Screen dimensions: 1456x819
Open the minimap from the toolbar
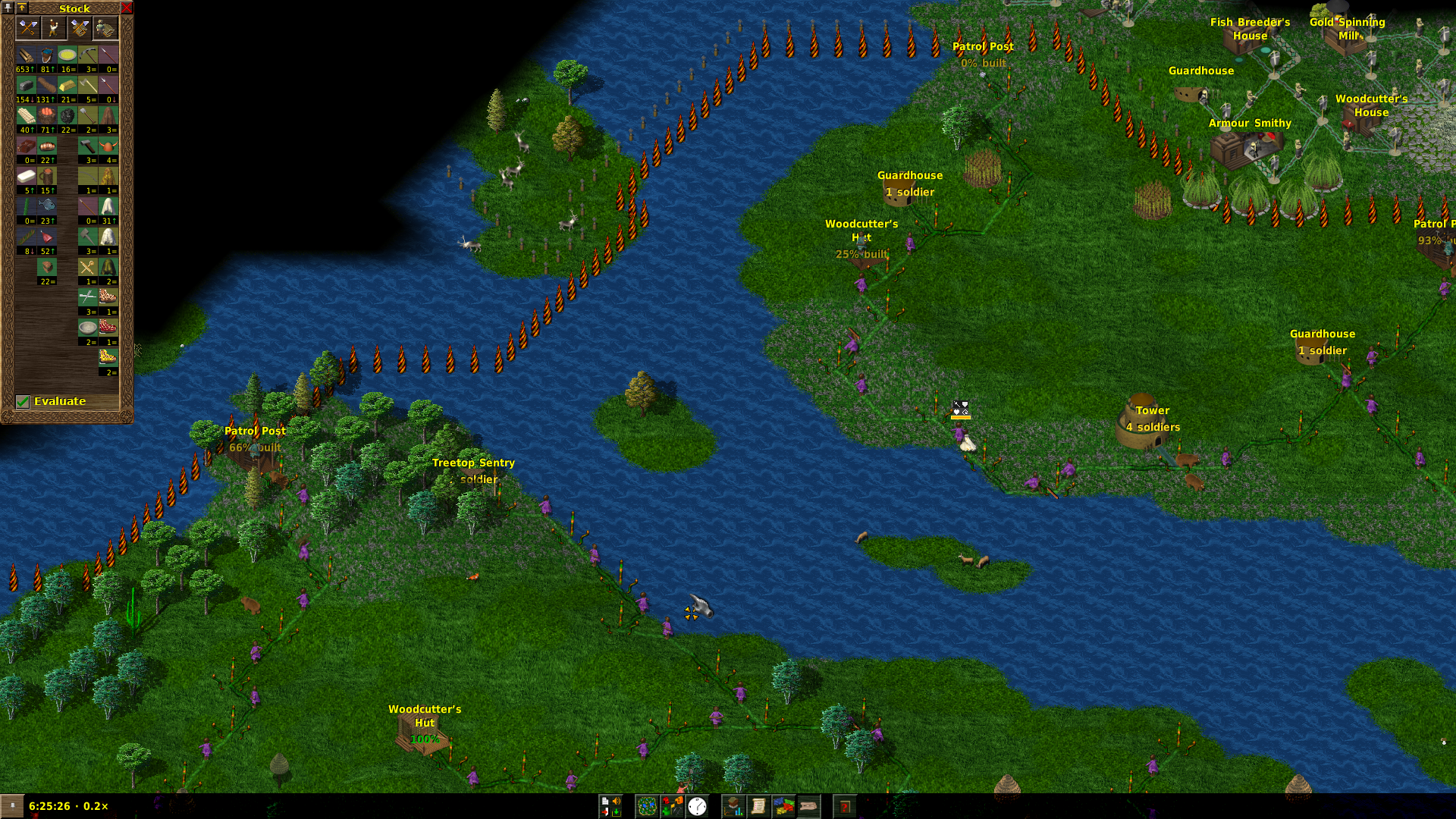point(647,806)
